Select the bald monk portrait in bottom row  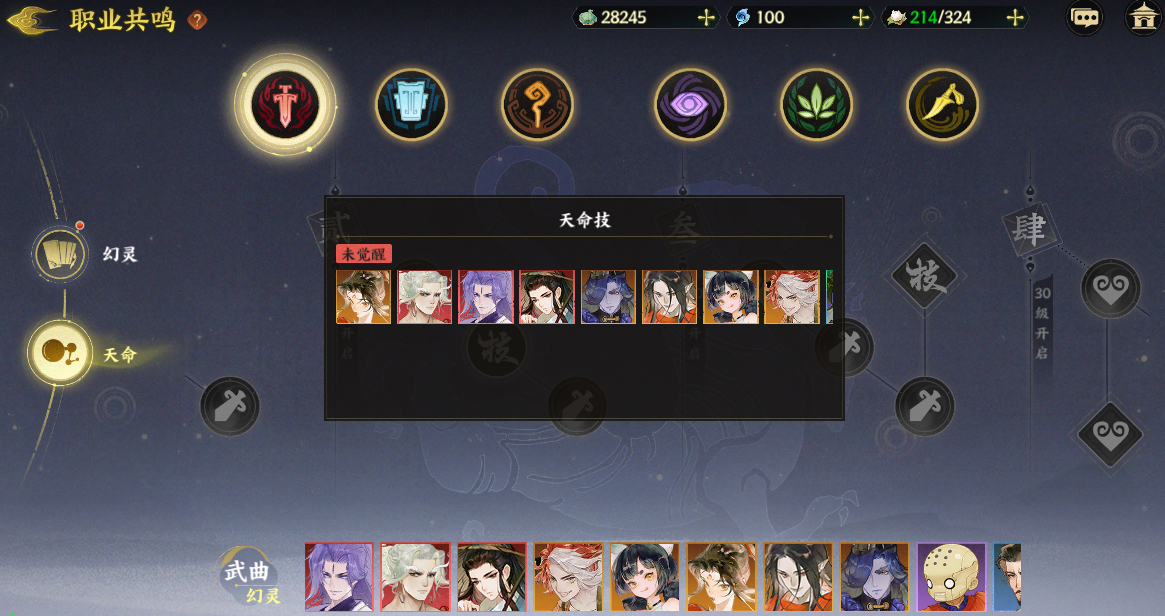[951, 577]
